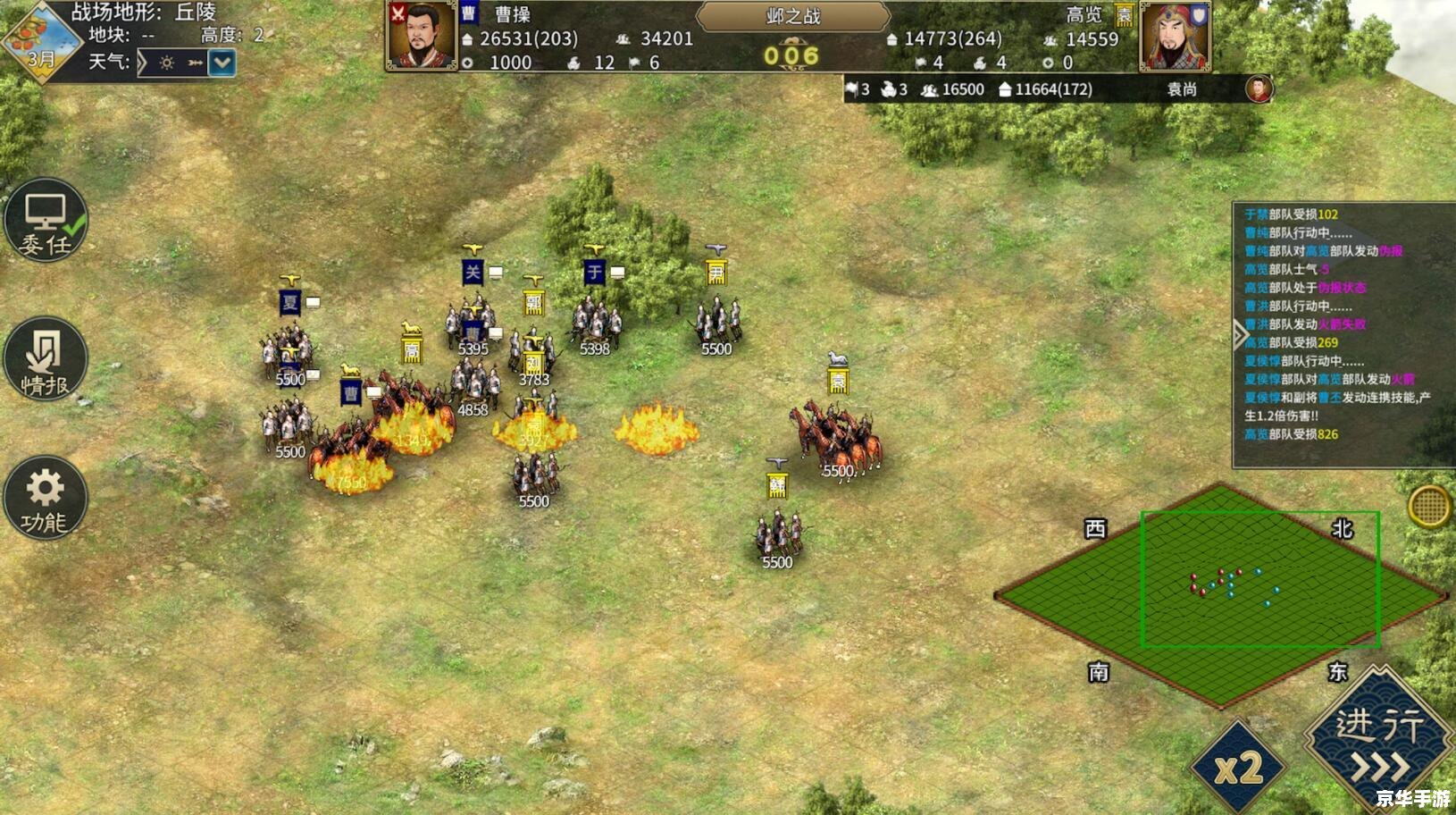1456x815 pixels.
Task: Open the 情报 intelligence panel
Action: point(46,359)
